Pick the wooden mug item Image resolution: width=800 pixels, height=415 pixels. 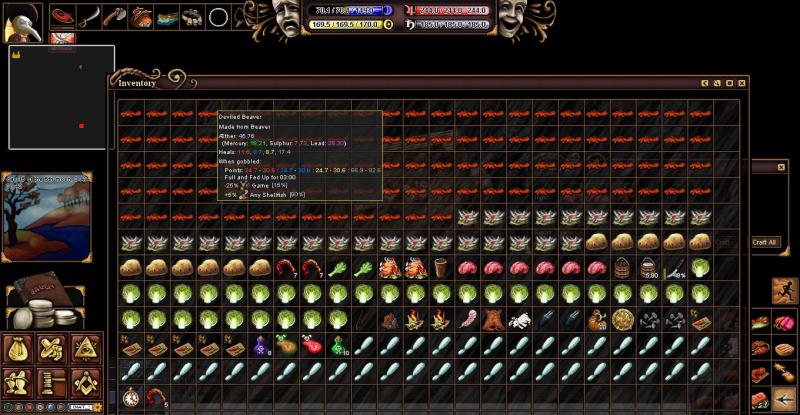click(441, 268)
